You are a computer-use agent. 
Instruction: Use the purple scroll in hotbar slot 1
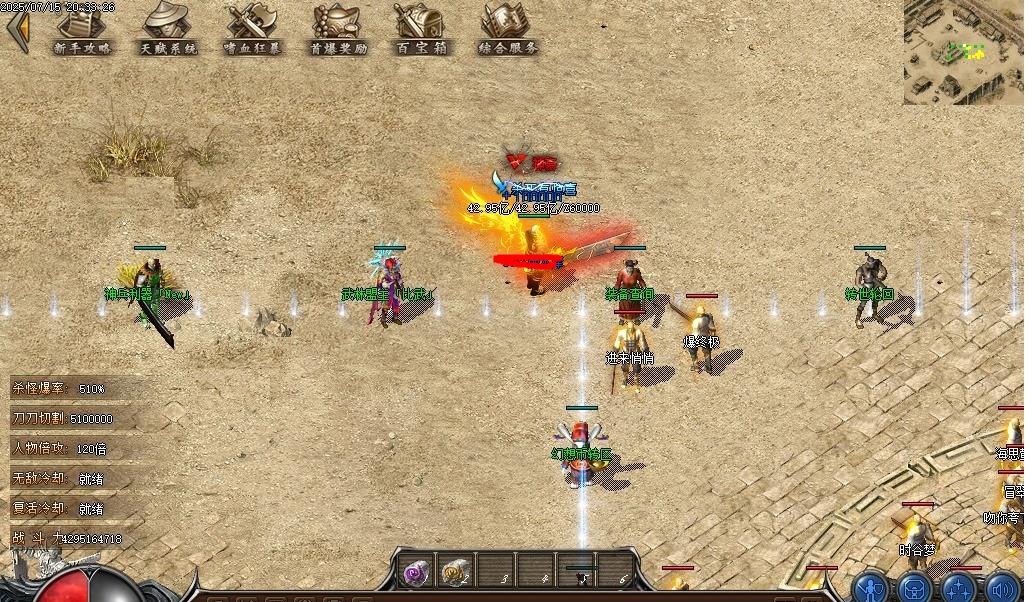[x=416, y=572]
